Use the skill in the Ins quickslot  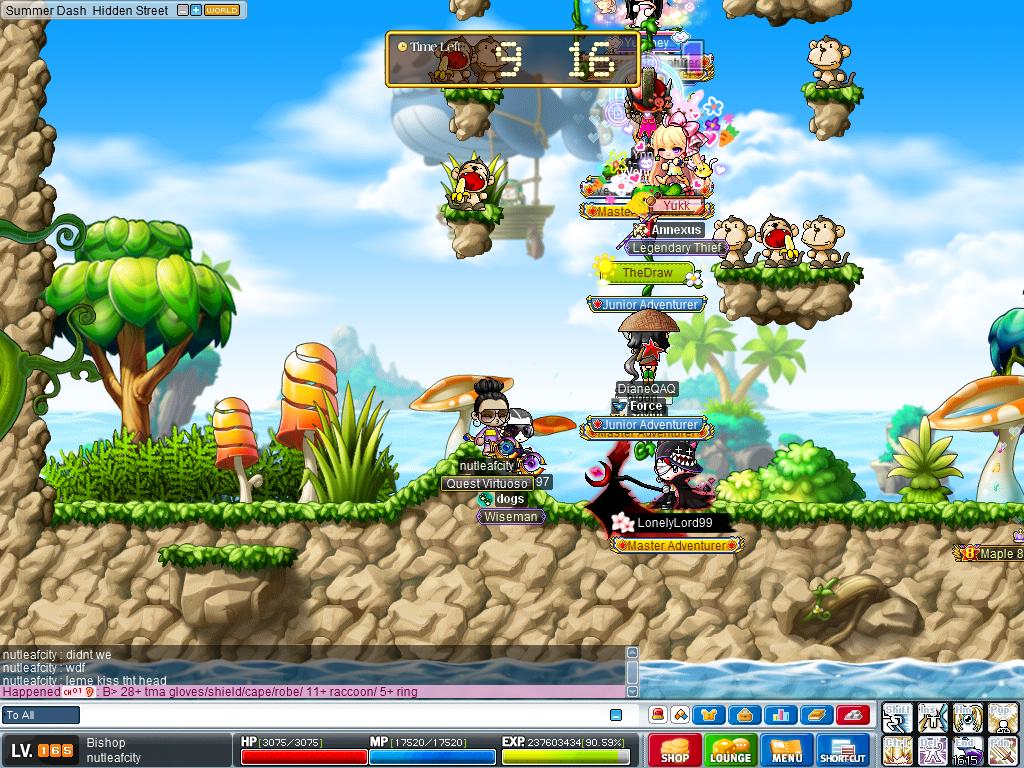pyautogui.click(x=933, y=717)
